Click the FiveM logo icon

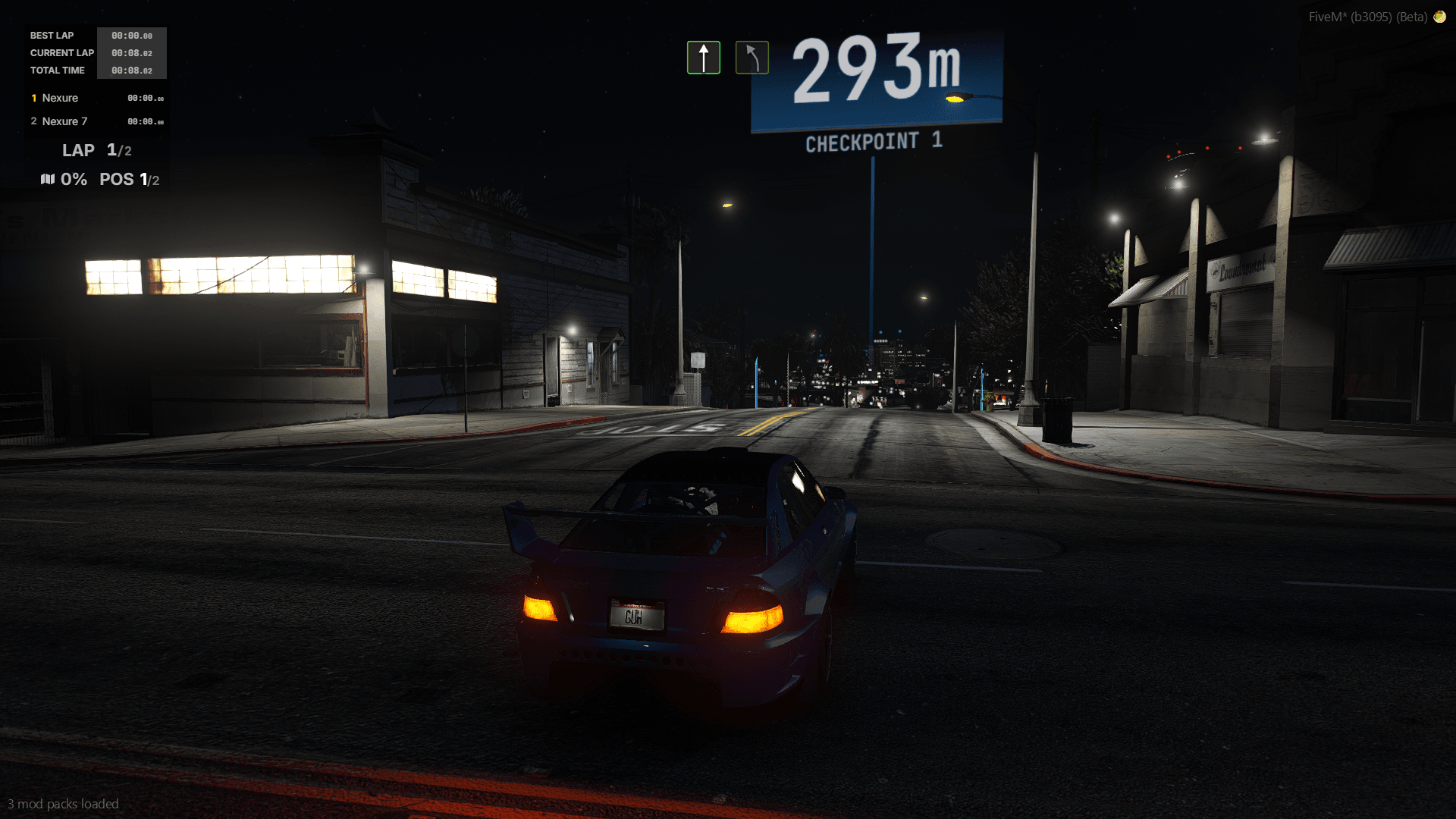1439,17
